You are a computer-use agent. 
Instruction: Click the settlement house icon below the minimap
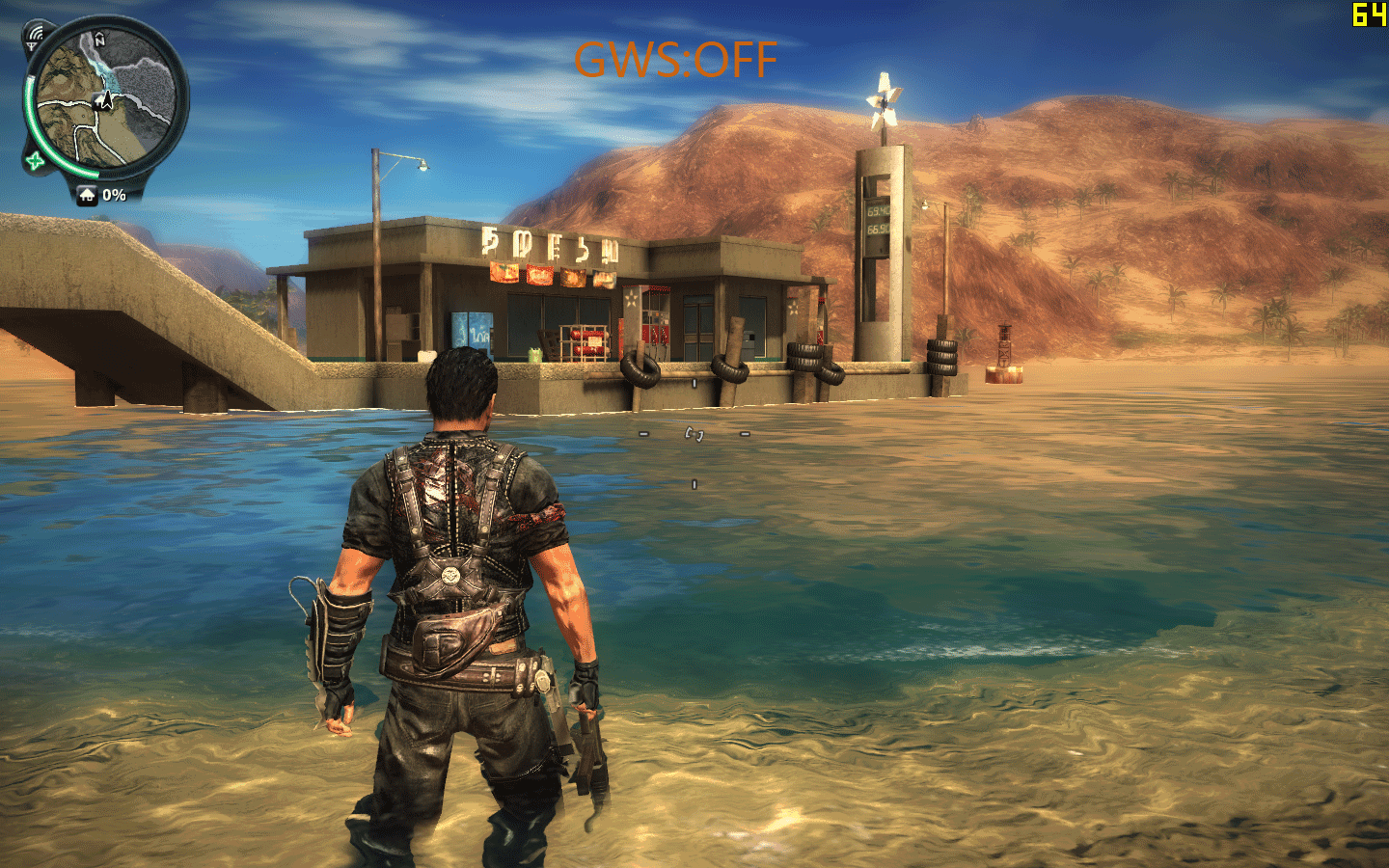(88, 196)
